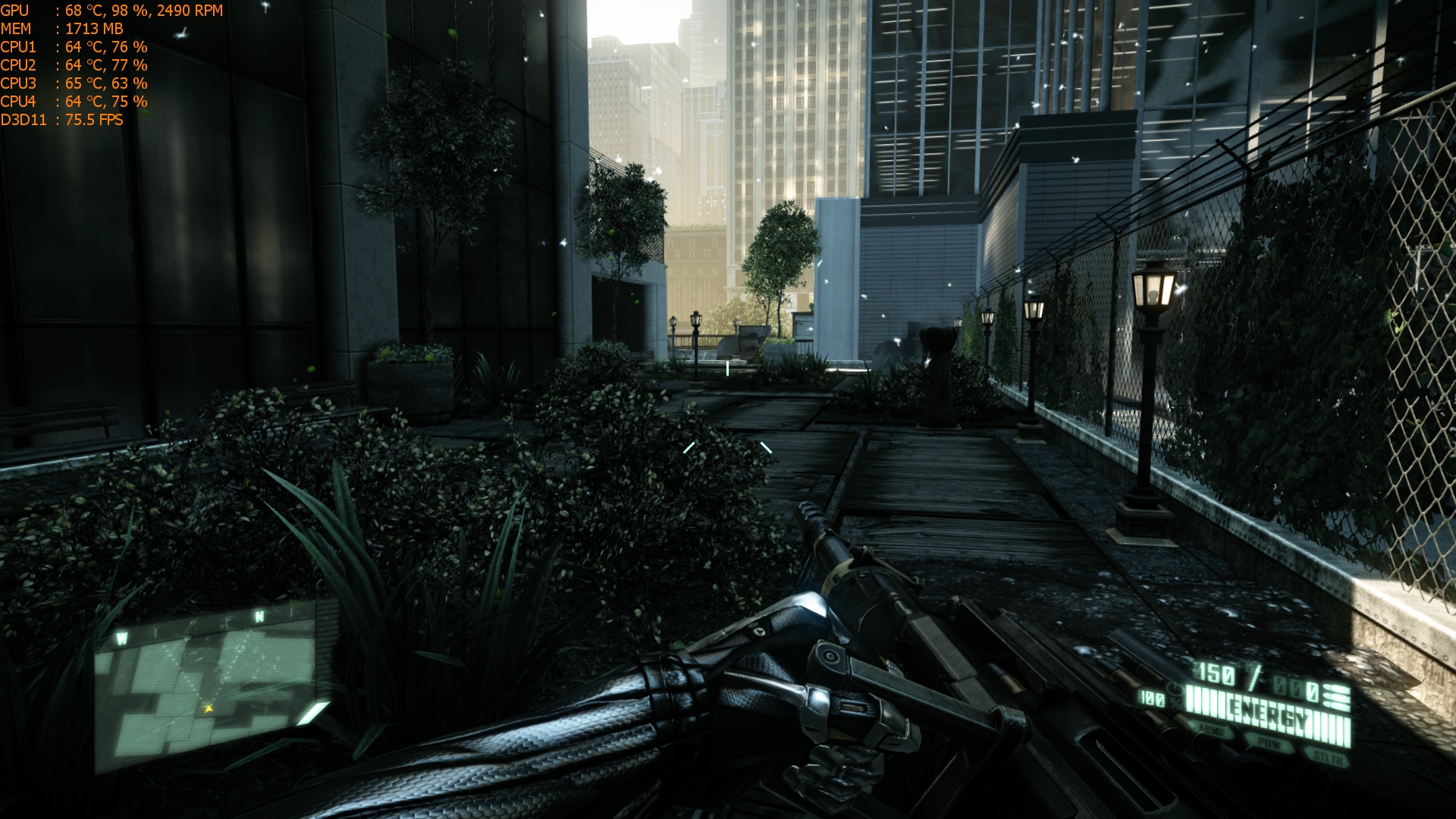Screen dimensions: 1456x819
Task: Click the W compass marker on minimap
Action: tap(121, 639)
